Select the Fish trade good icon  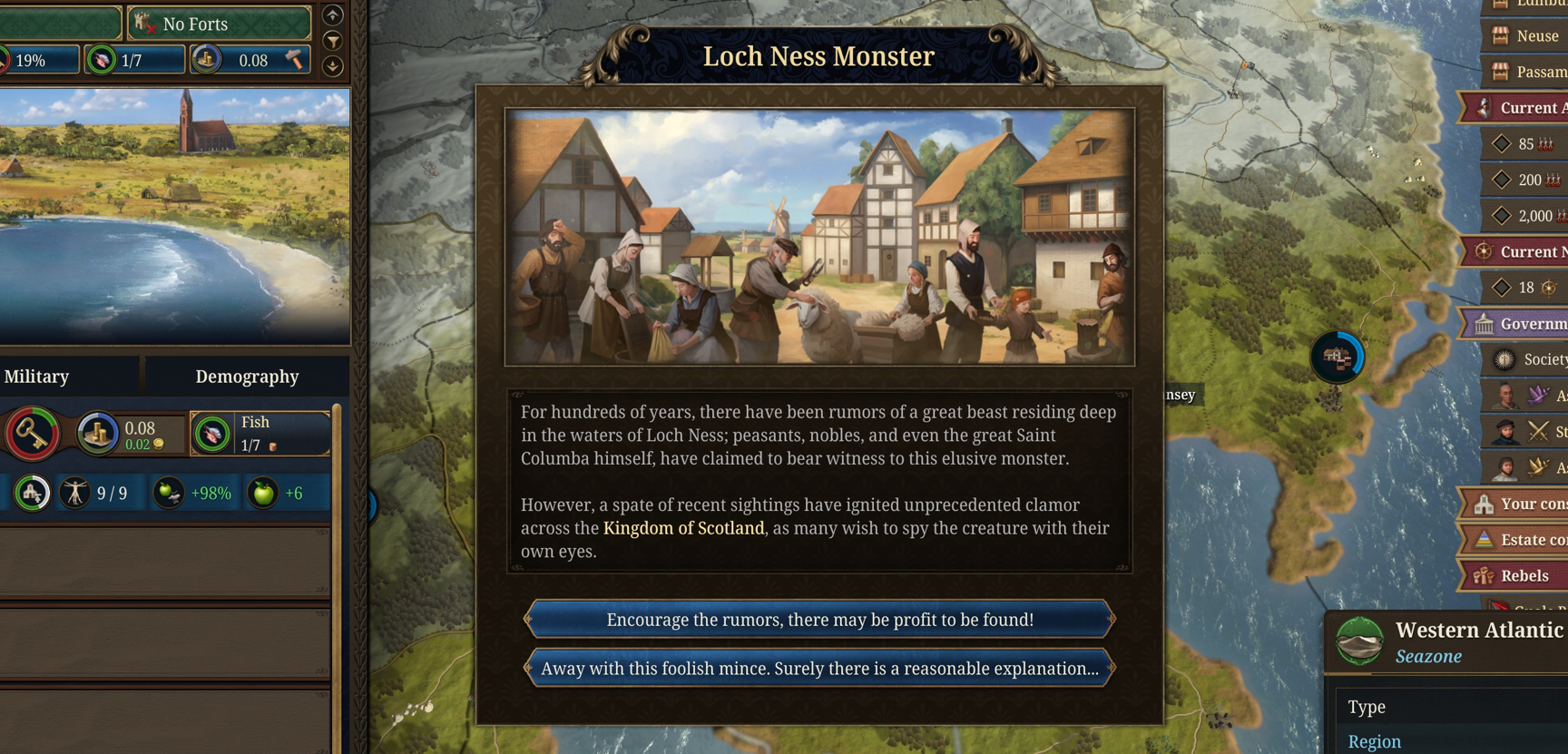tap(211, 433)
